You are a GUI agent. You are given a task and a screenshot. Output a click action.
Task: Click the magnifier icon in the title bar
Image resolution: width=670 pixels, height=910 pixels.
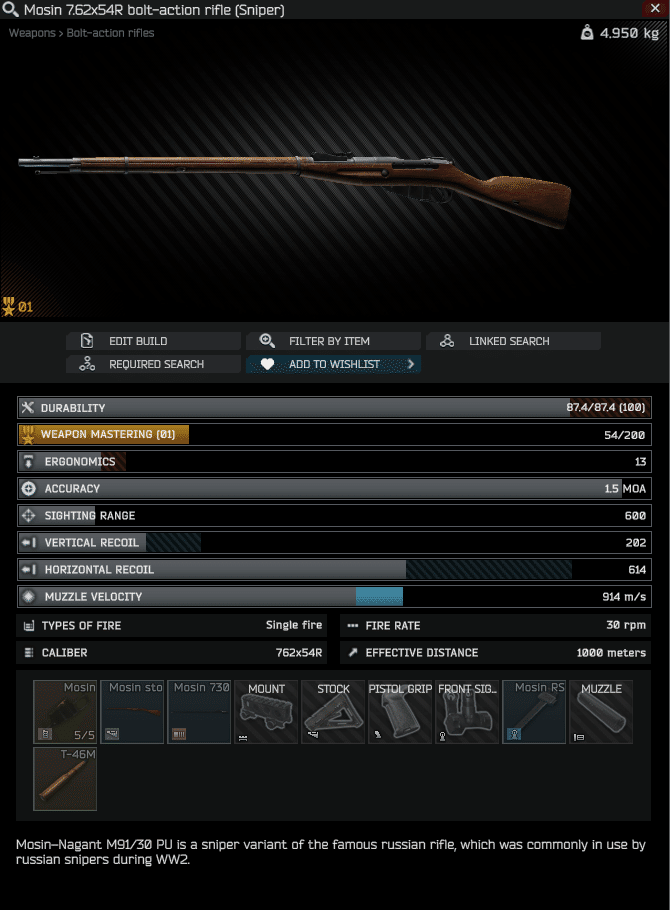11,10
